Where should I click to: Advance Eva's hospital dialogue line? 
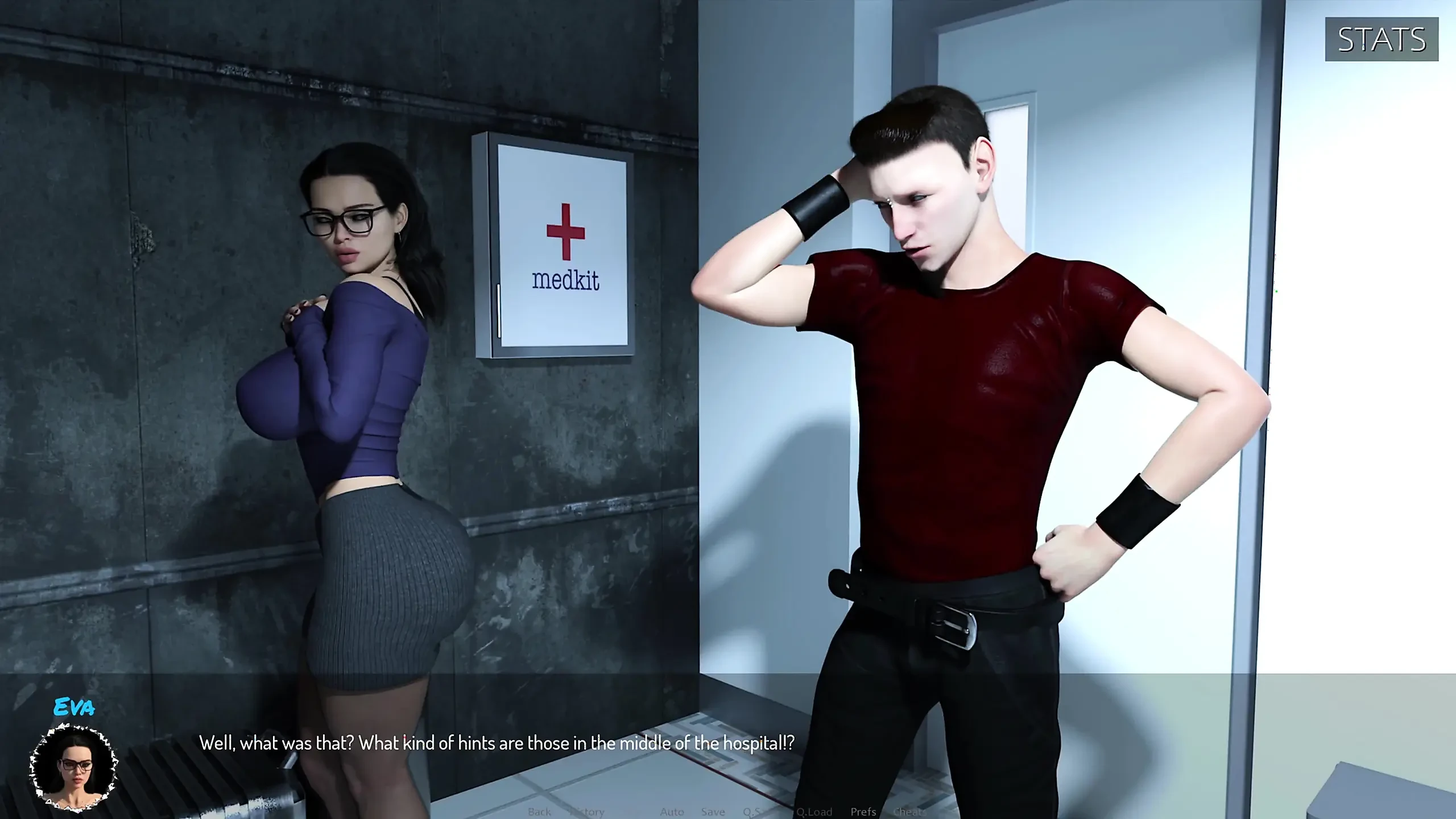pos(497,743)
